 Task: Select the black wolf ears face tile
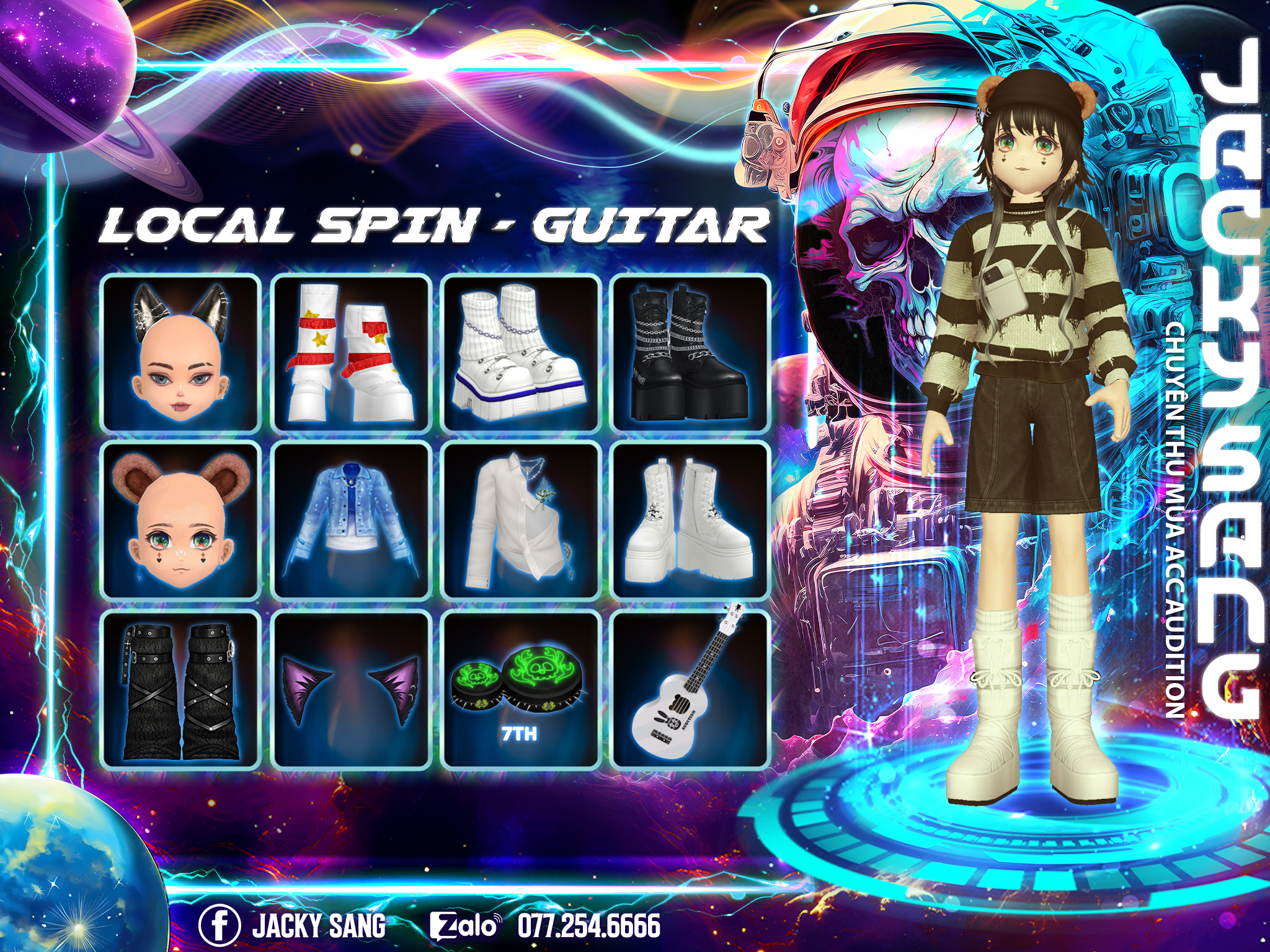180,353
